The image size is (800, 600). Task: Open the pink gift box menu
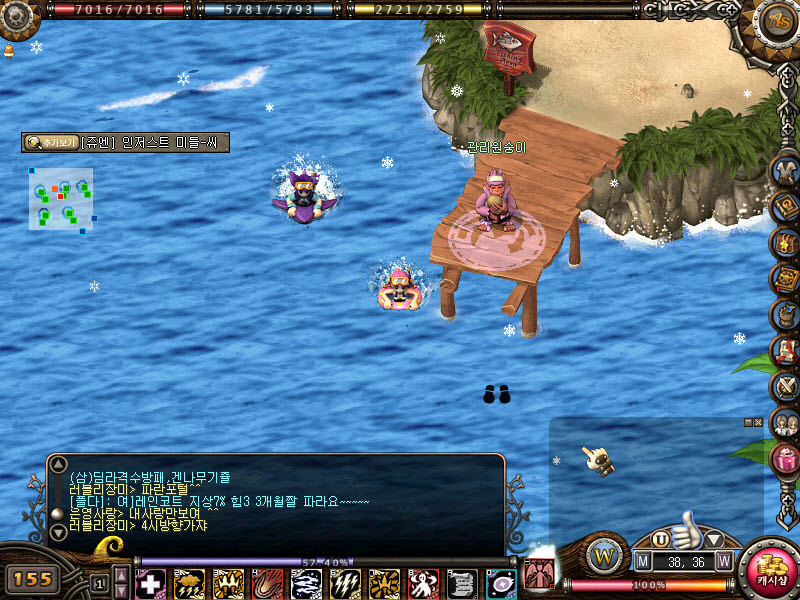tap(786, 459)
